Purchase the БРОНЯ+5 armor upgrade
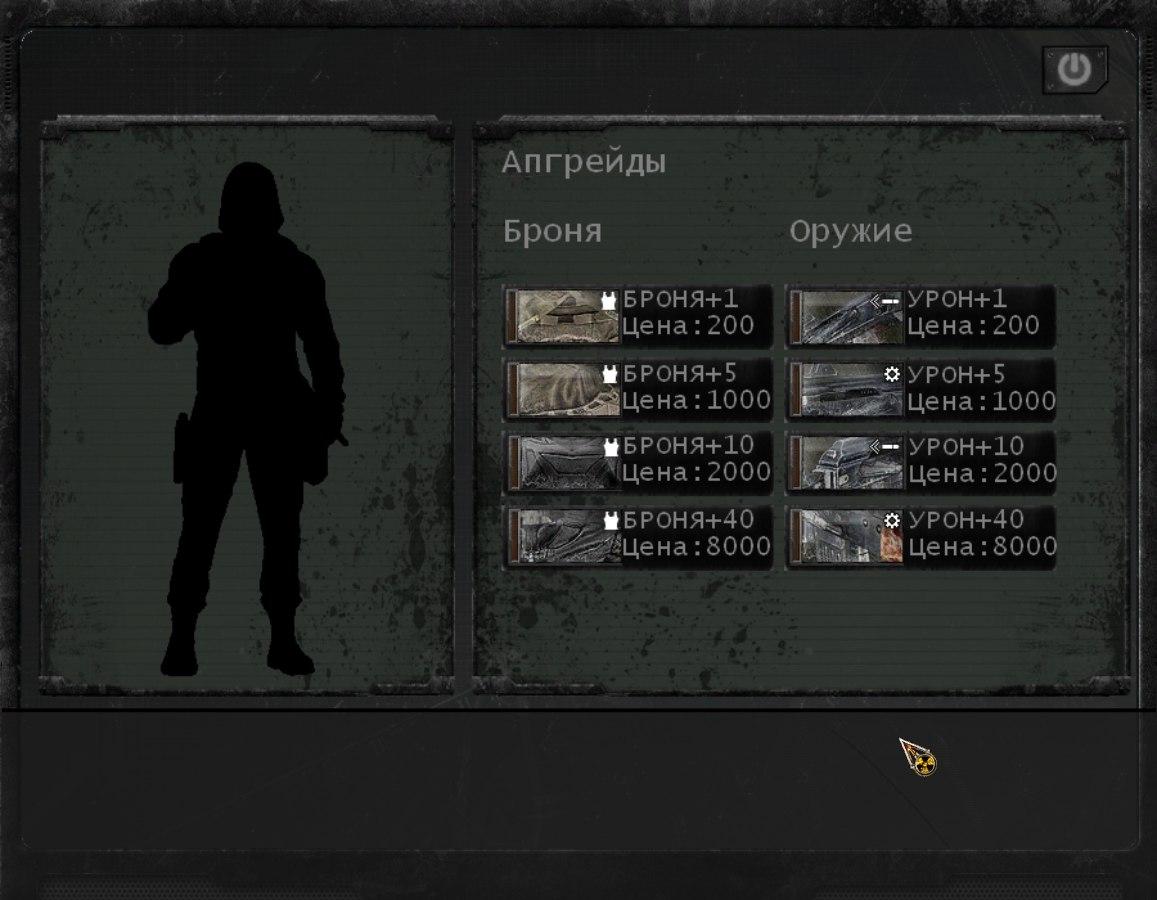The image size is (1157, 900). click(x=637, y=389)
